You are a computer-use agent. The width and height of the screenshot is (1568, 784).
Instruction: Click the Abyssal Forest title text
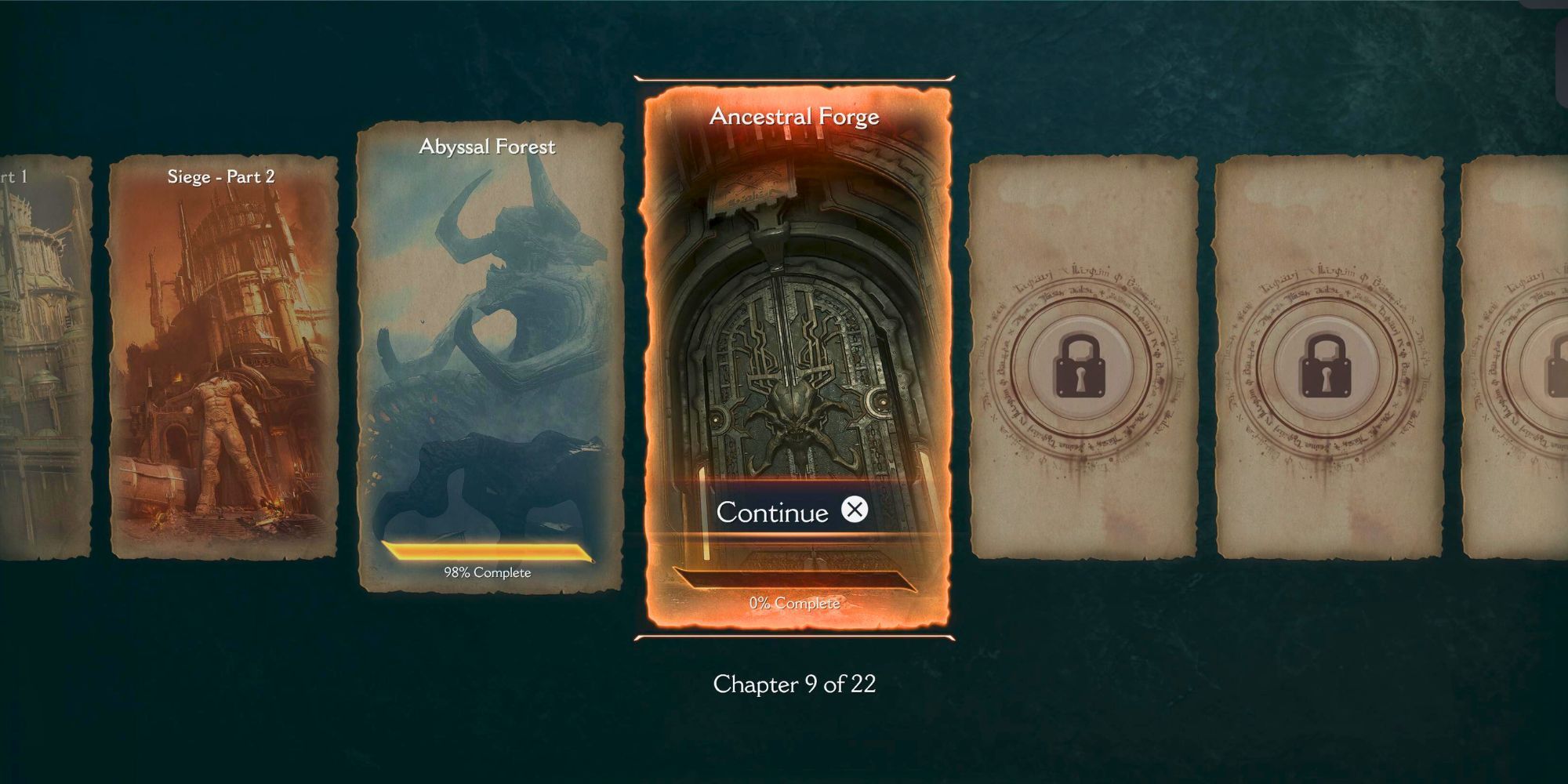coord(485,146)
